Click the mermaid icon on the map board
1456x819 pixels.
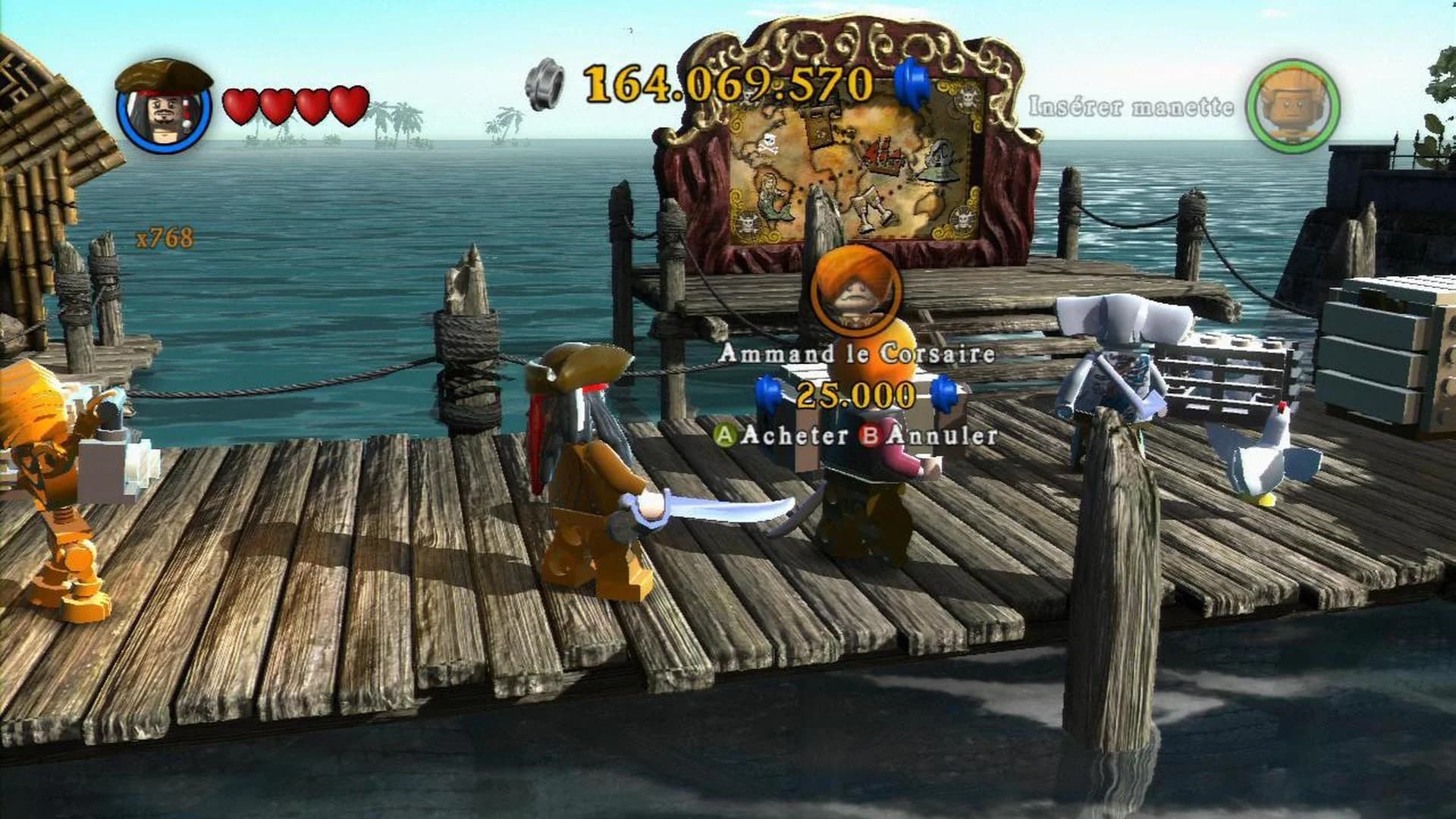tap(773, 197)
